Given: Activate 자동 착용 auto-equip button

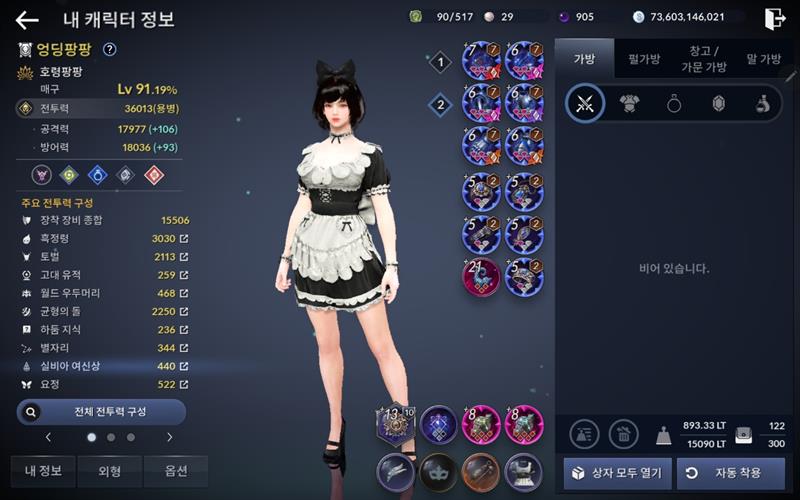Looking at the screenshot, I should (730, 472).
